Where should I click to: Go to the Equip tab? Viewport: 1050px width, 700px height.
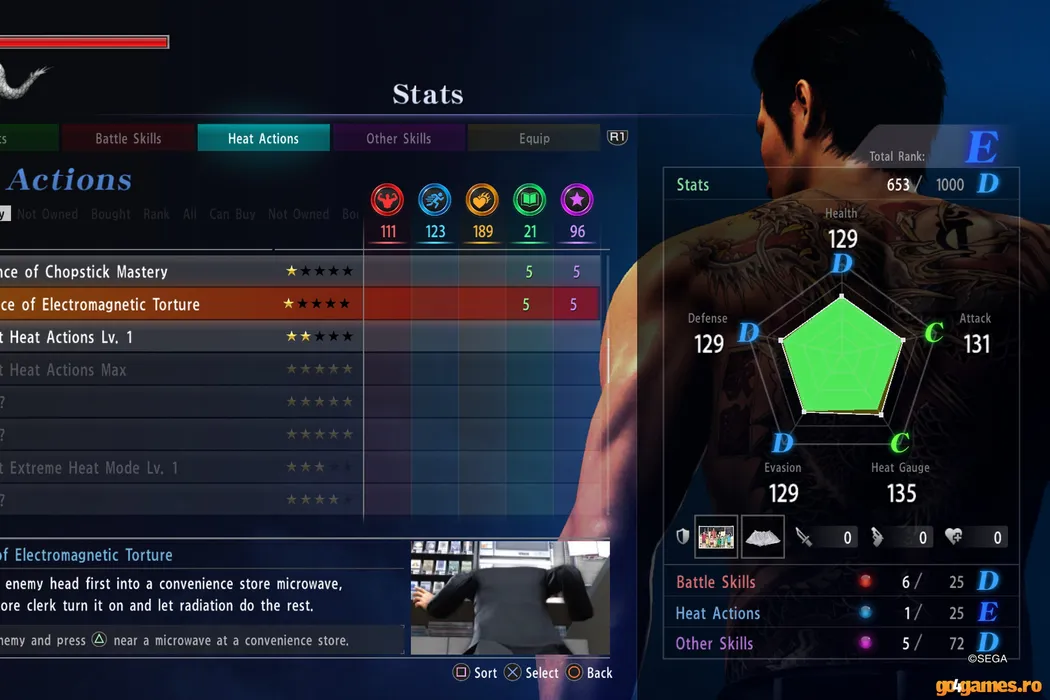tap(534, 138)
